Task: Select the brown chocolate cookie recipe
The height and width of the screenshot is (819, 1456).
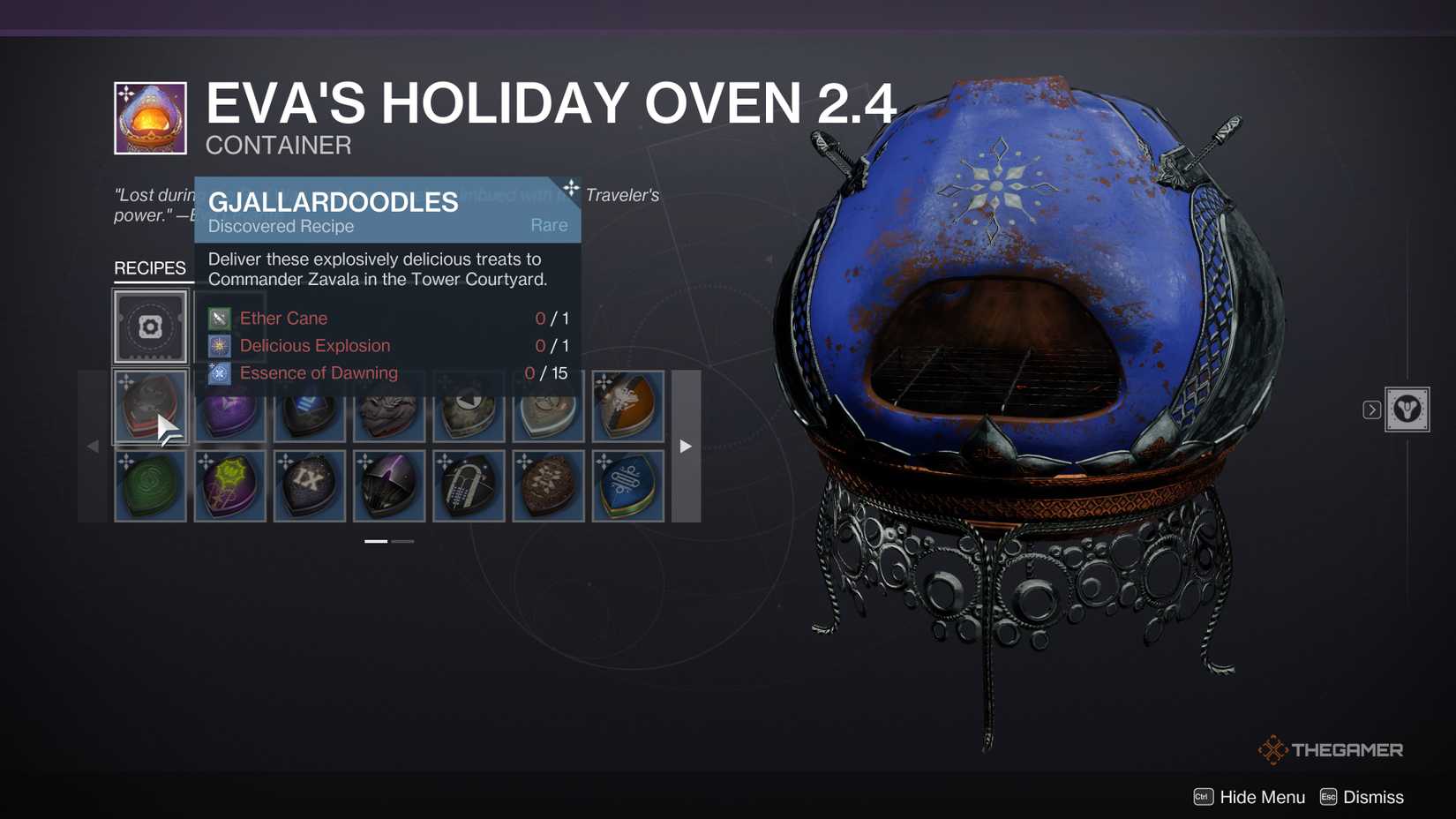Action: (x=548, y=485)
